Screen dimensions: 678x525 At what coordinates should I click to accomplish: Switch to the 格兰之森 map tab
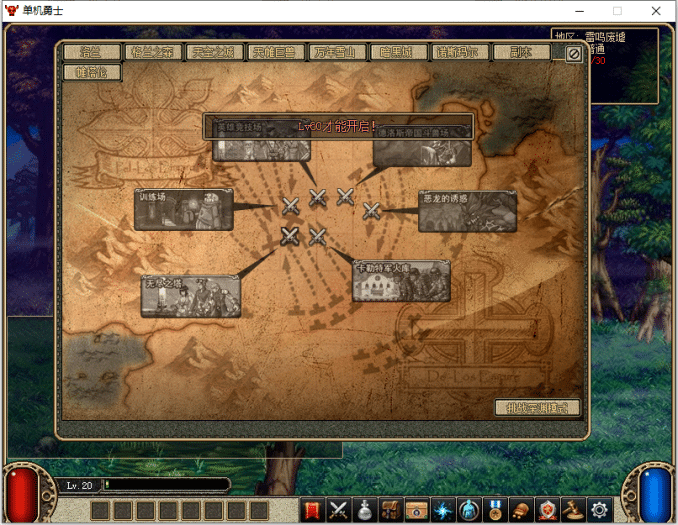153,53
